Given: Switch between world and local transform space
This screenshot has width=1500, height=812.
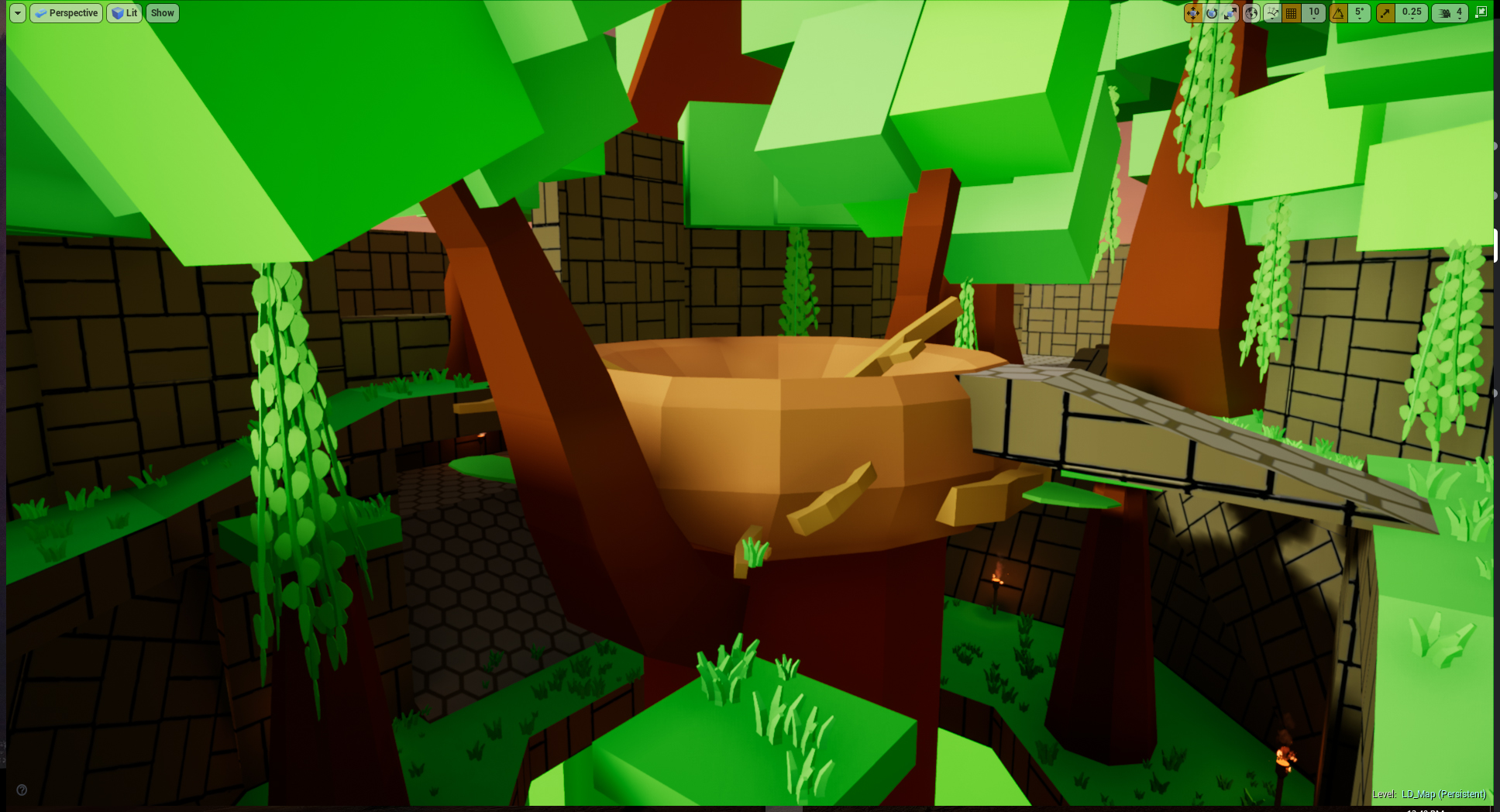Looking at the screenshot, I should (x=1251, y=12).
